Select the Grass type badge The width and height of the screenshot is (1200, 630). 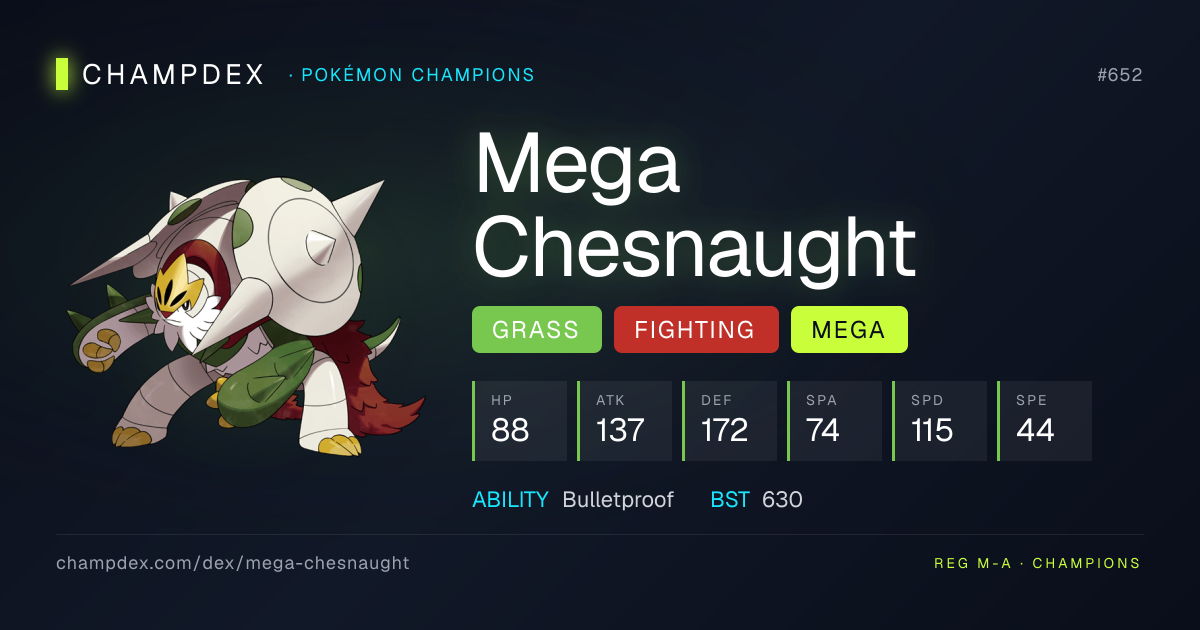pos(536,330)
